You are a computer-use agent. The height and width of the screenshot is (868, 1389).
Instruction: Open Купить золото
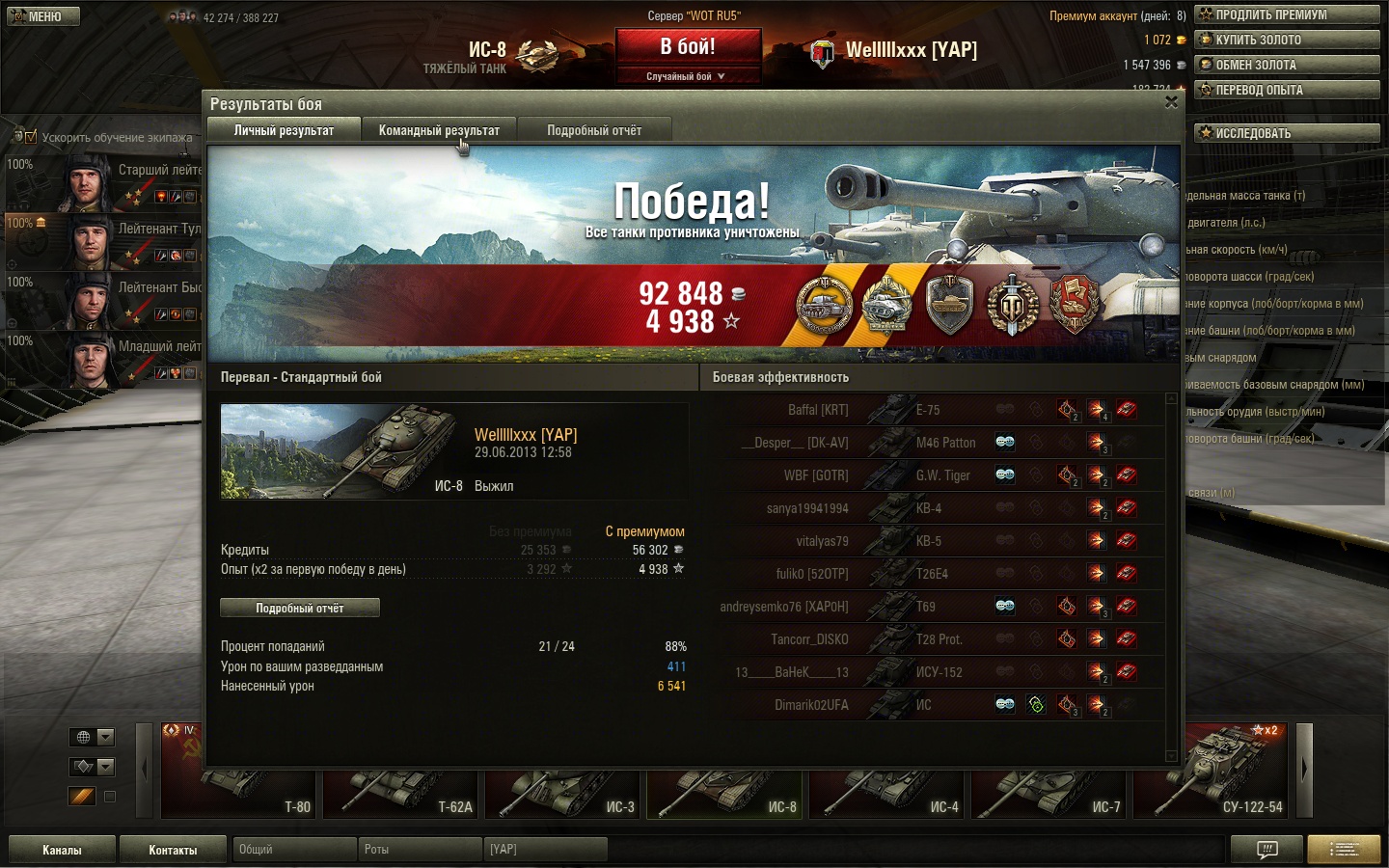1287,40
